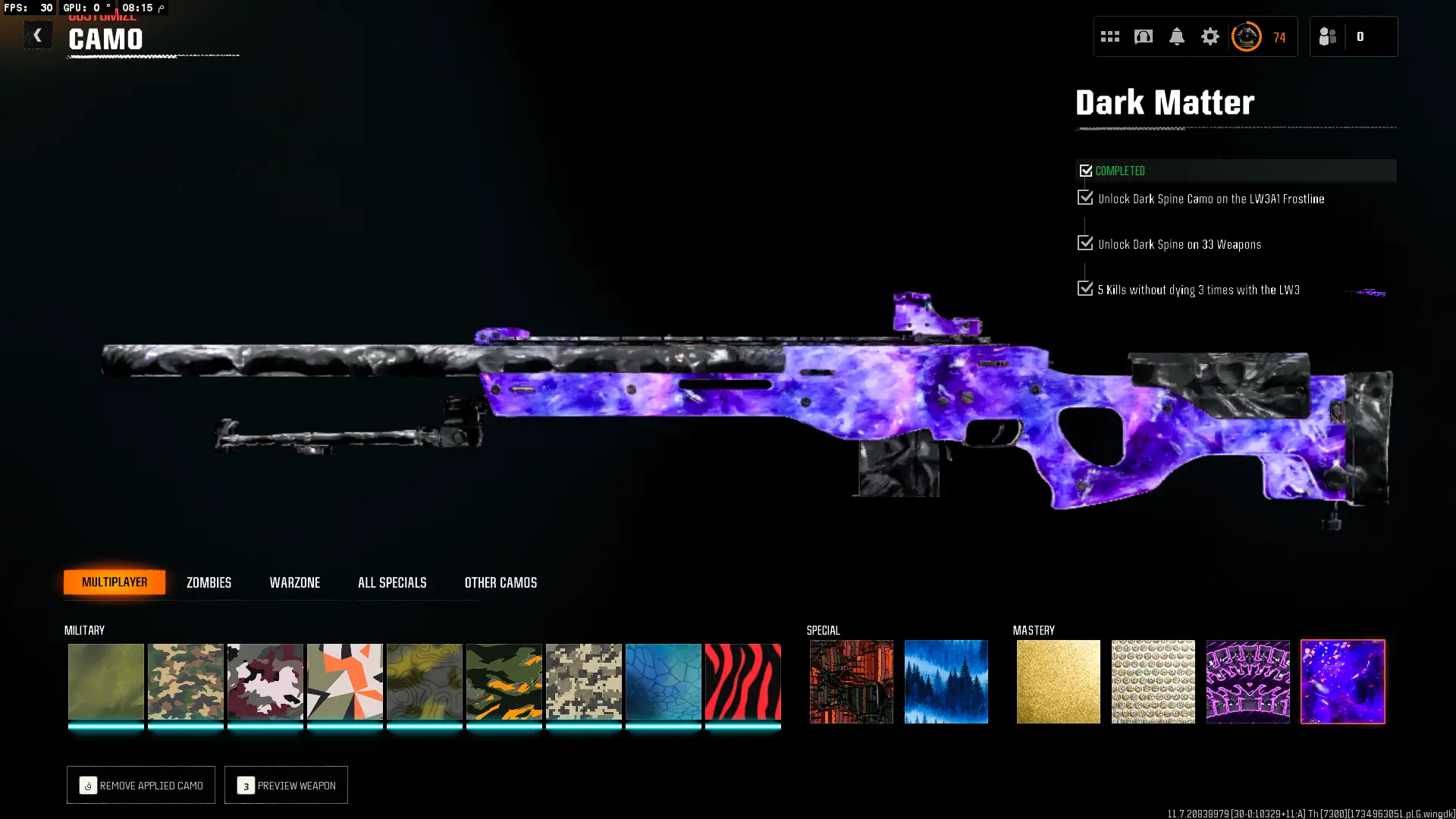Click the player emblem showing level 74
1456x819 pixels.
point(1246,36)
